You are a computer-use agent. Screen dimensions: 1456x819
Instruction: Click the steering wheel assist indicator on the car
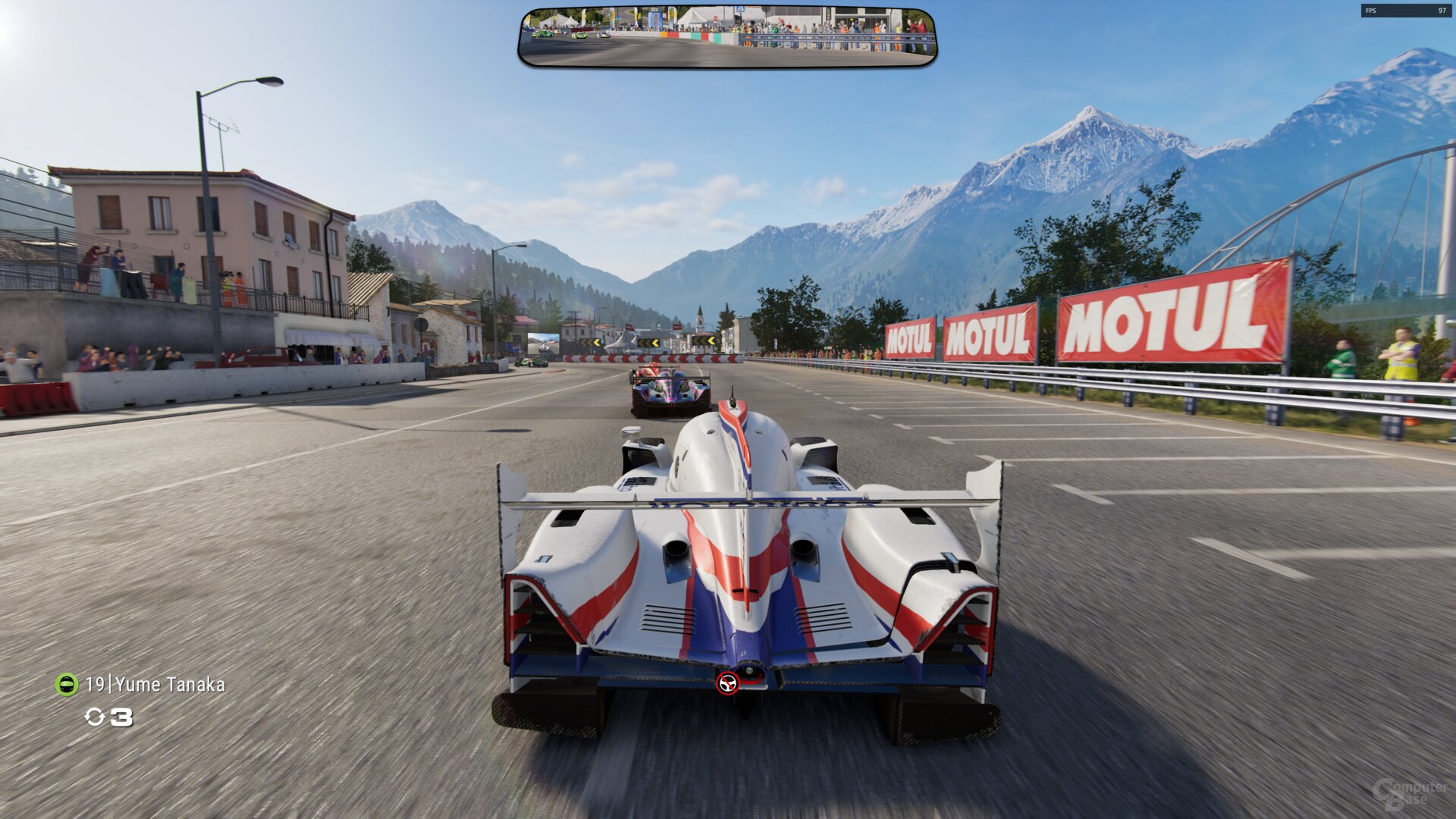727,683
